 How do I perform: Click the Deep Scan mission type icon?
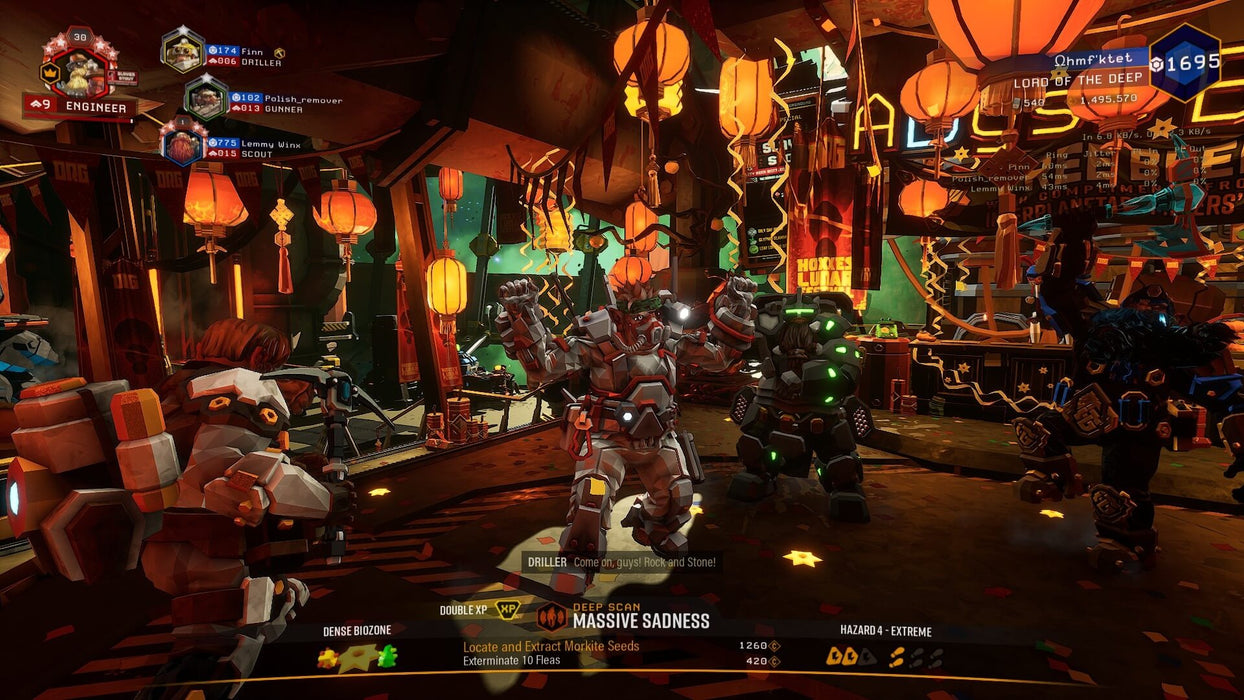click(551, 616)
